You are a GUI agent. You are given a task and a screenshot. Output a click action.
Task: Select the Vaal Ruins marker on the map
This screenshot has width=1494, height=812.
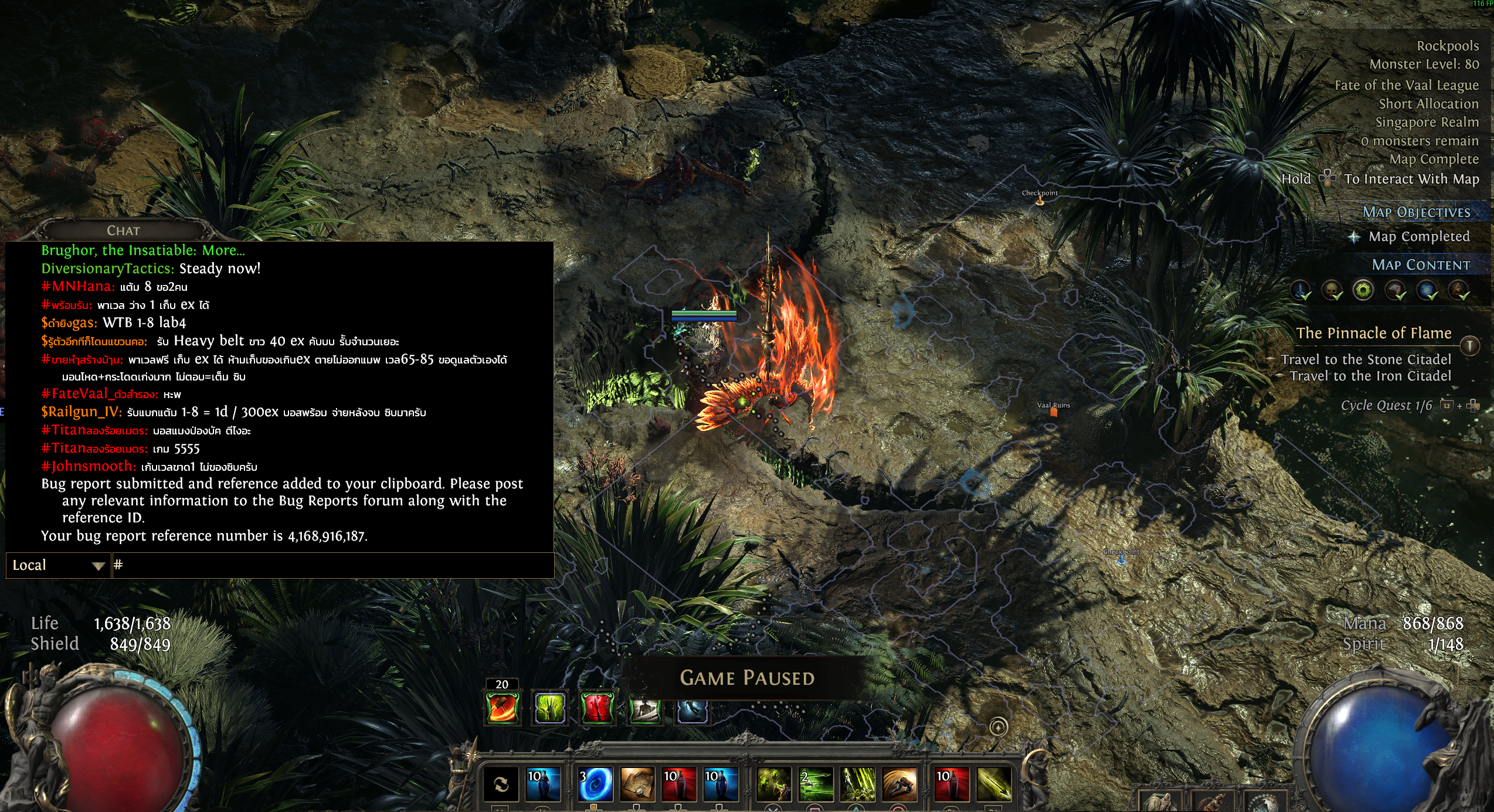coord(1054,412)
